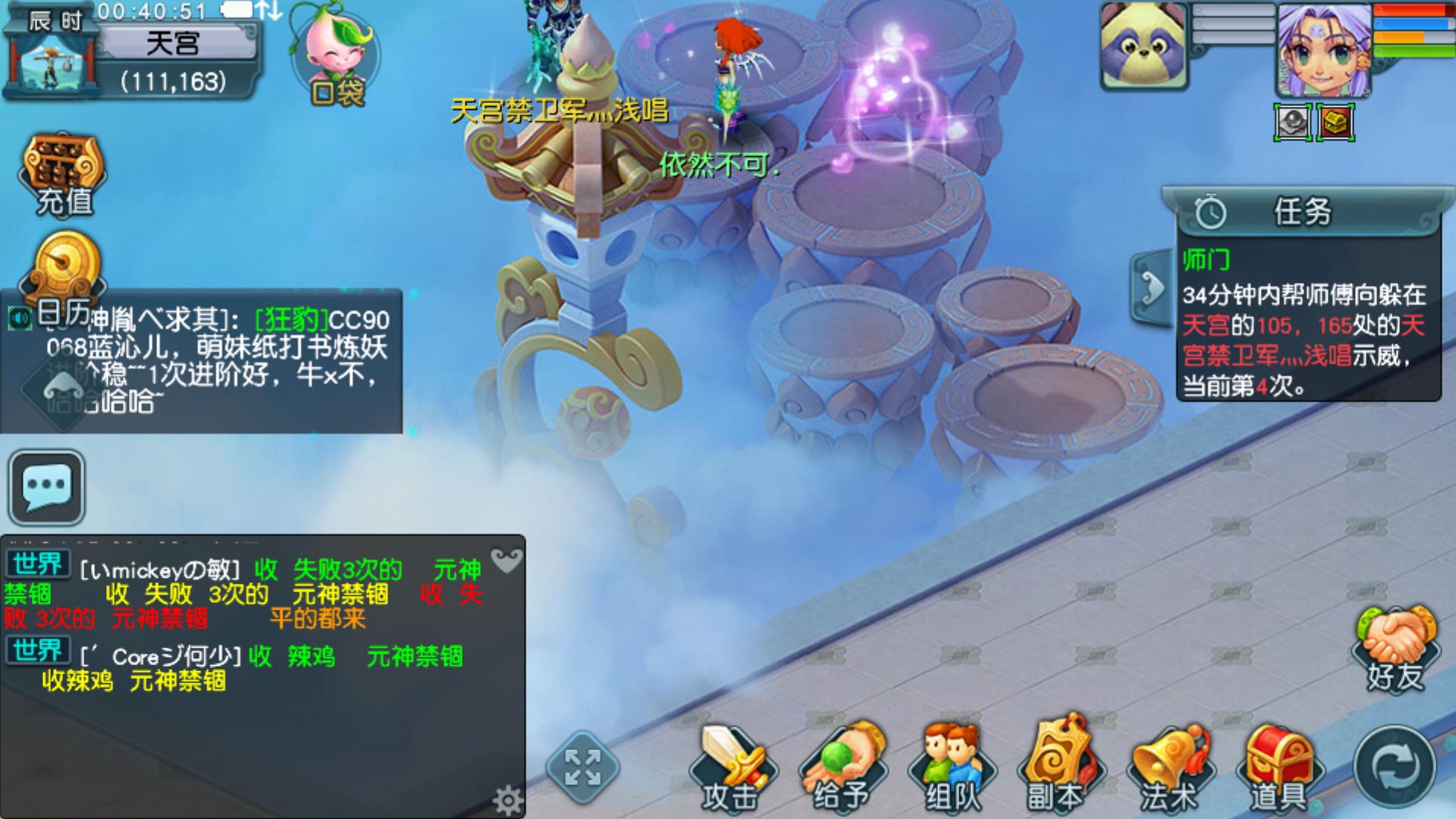
Task: Open chat settings gear icon
Action: [x=507, y=799]
